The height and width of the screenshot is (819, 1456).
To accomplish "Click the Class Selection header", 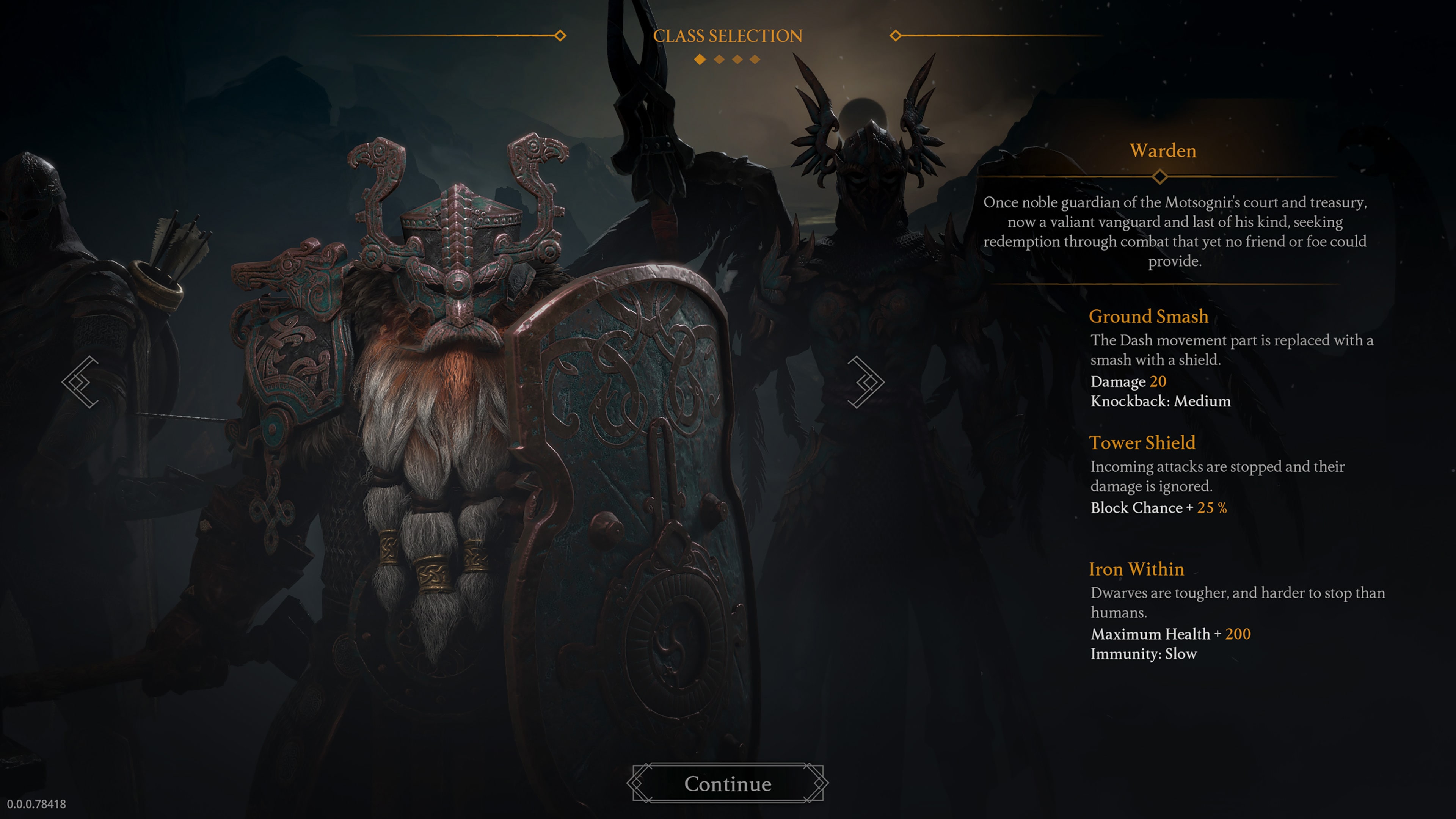I will [728, 36].
